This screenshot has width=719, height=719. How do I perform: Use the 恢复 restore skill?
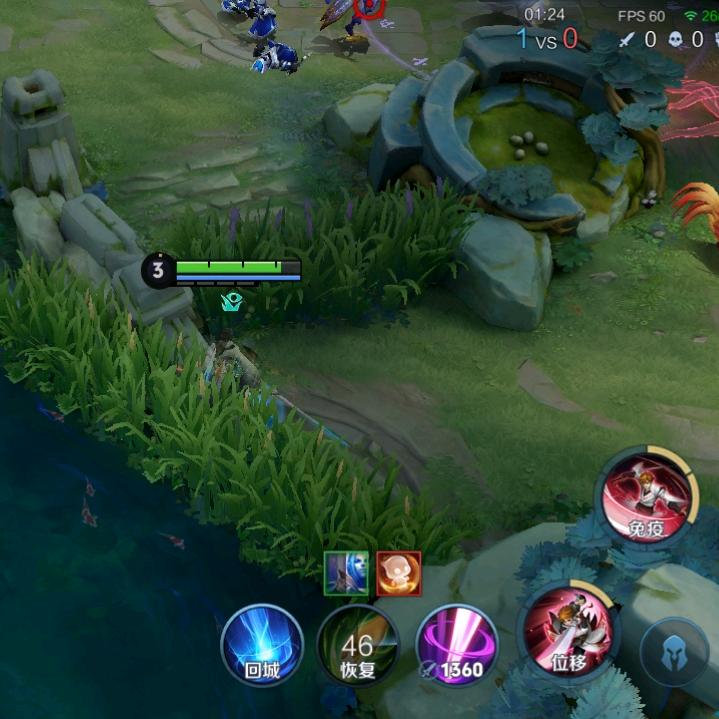(x=357, y=645)
